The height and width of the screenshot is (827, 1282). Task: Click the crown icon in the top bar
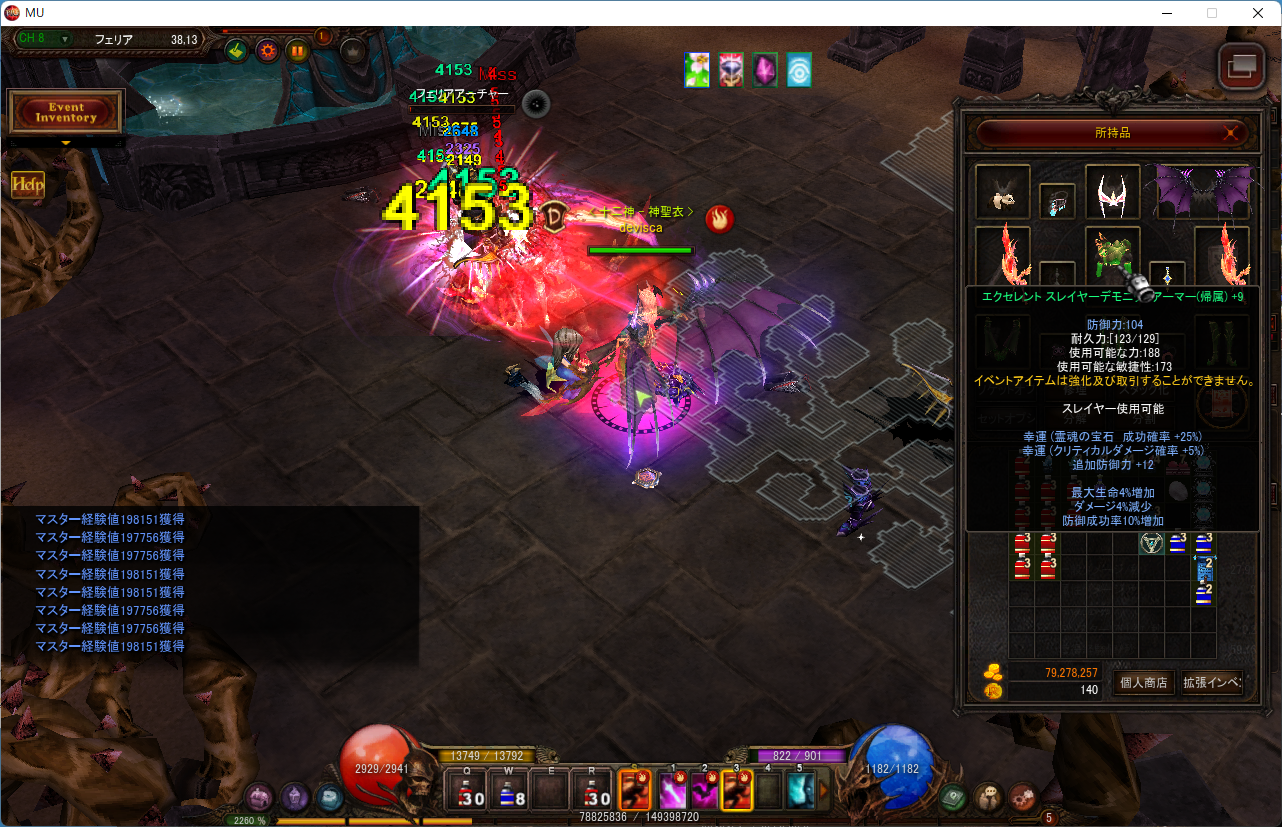coord(352,50)
